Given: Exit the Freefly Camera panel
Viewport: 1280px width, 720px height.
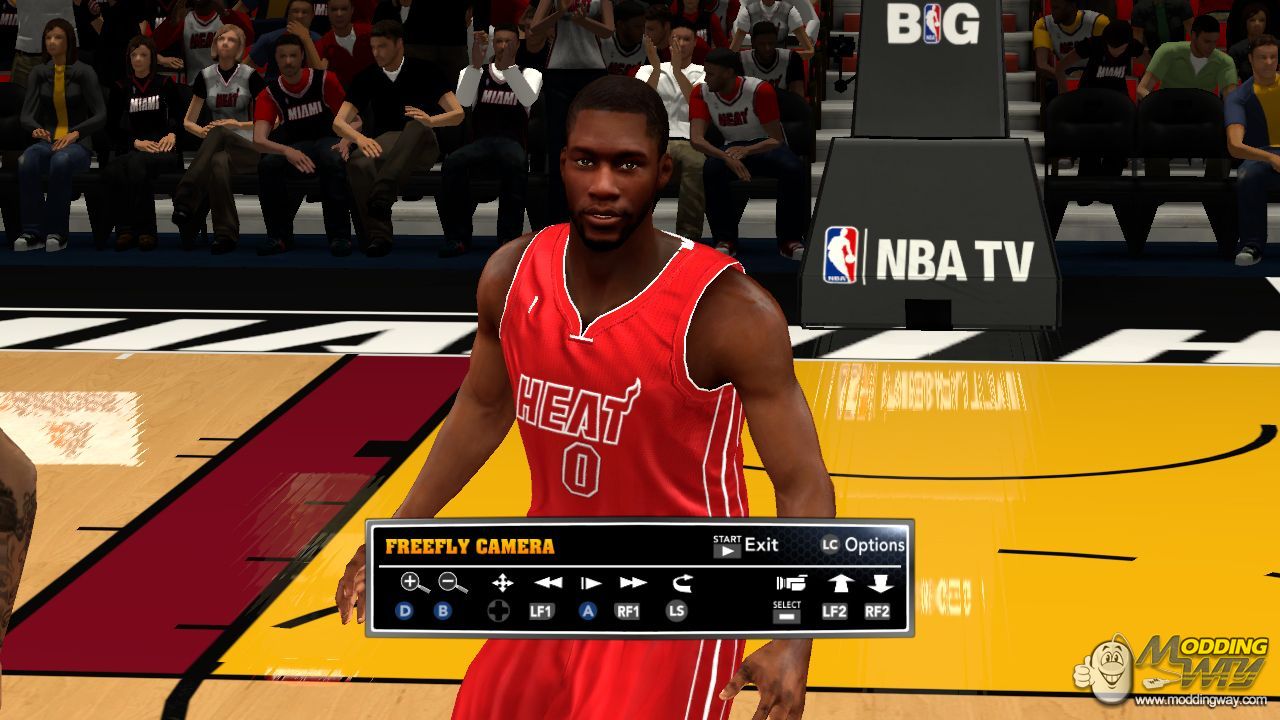Looking at the screenshot, I should pos(745,545).
